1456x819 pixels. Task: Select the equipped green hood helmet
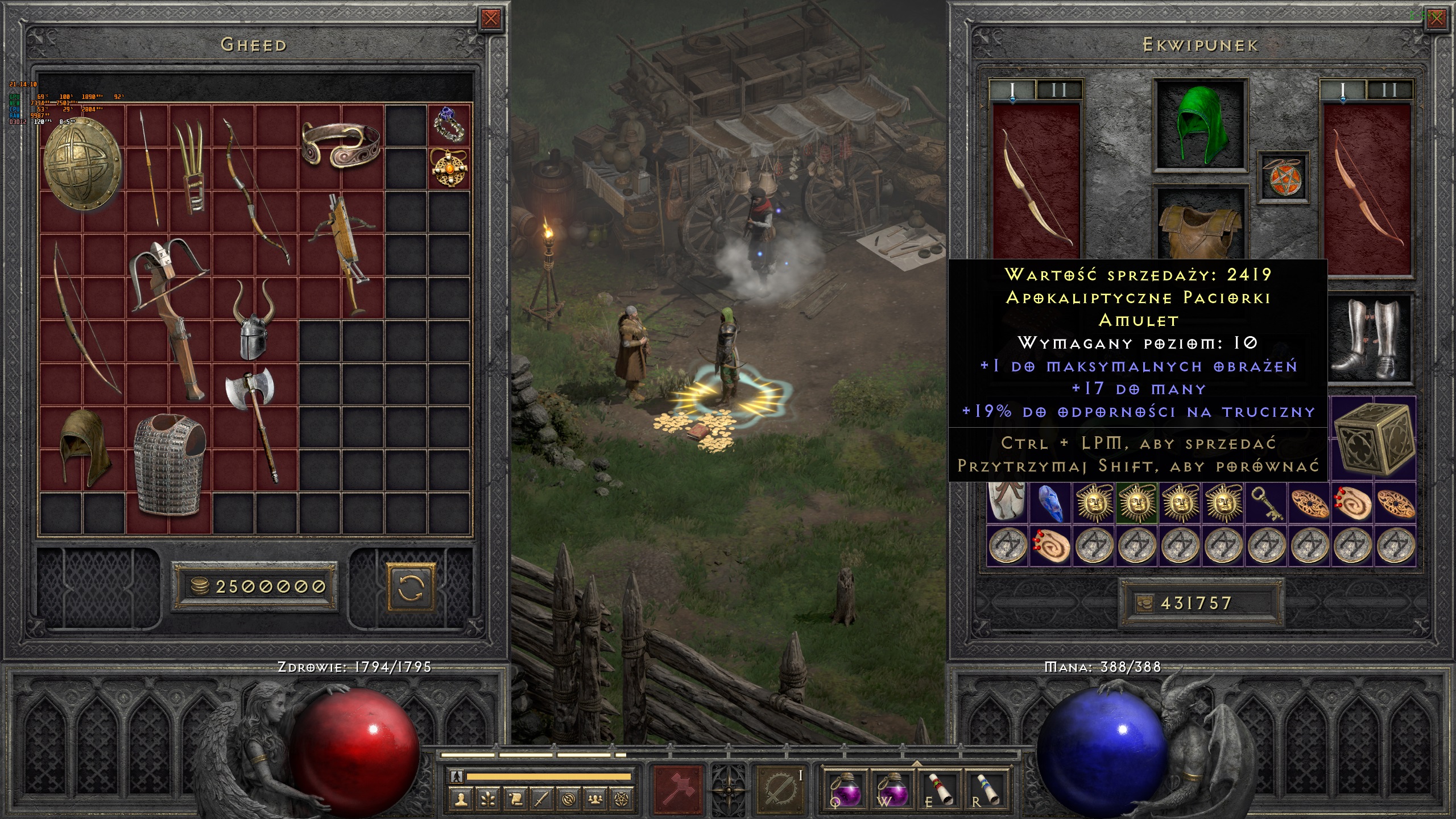[x=1200, y=125]
